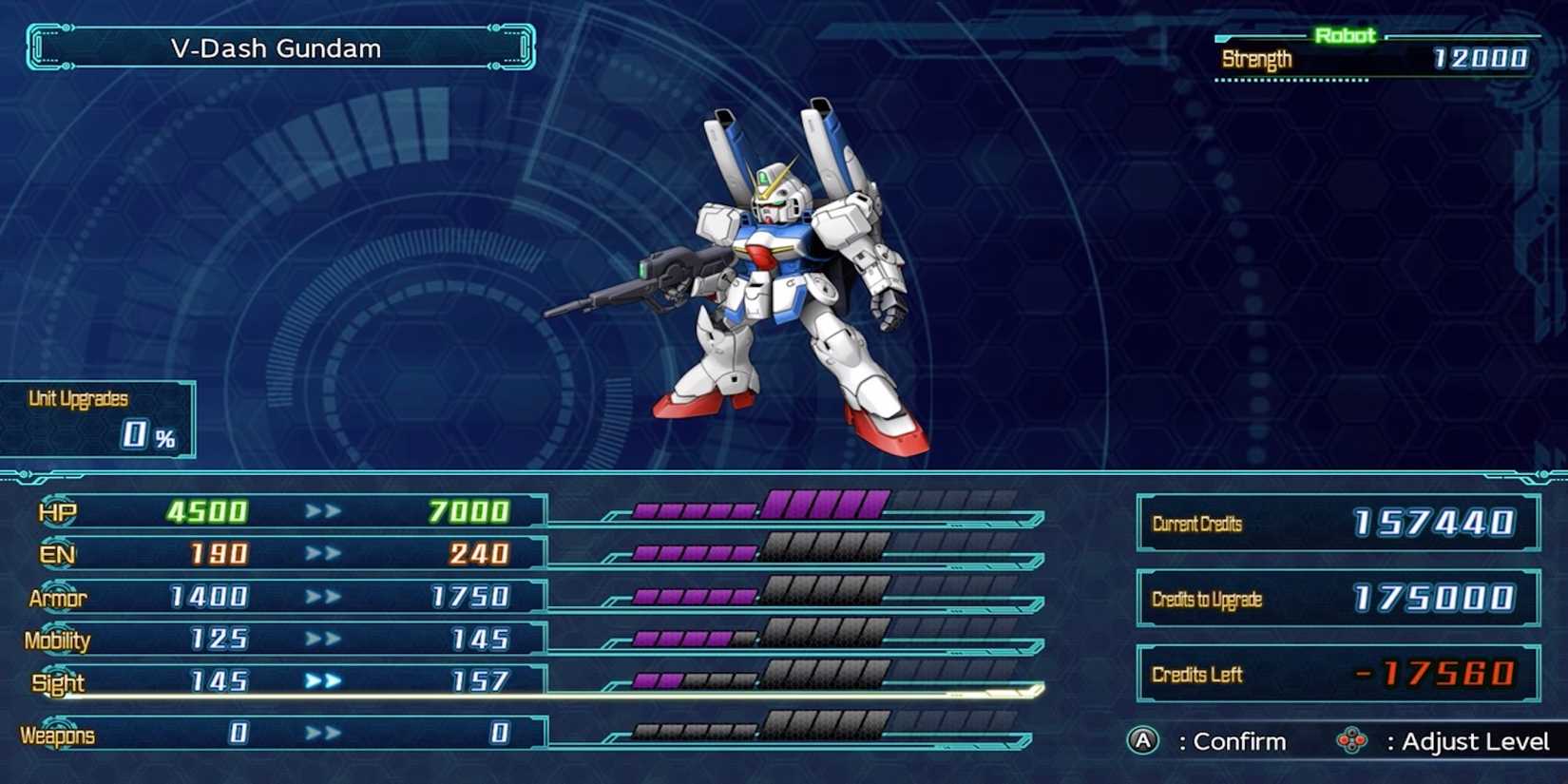Select the HP stat hexagon icon
Viewport: 1568px width, 784px height.
pos(55,511)
